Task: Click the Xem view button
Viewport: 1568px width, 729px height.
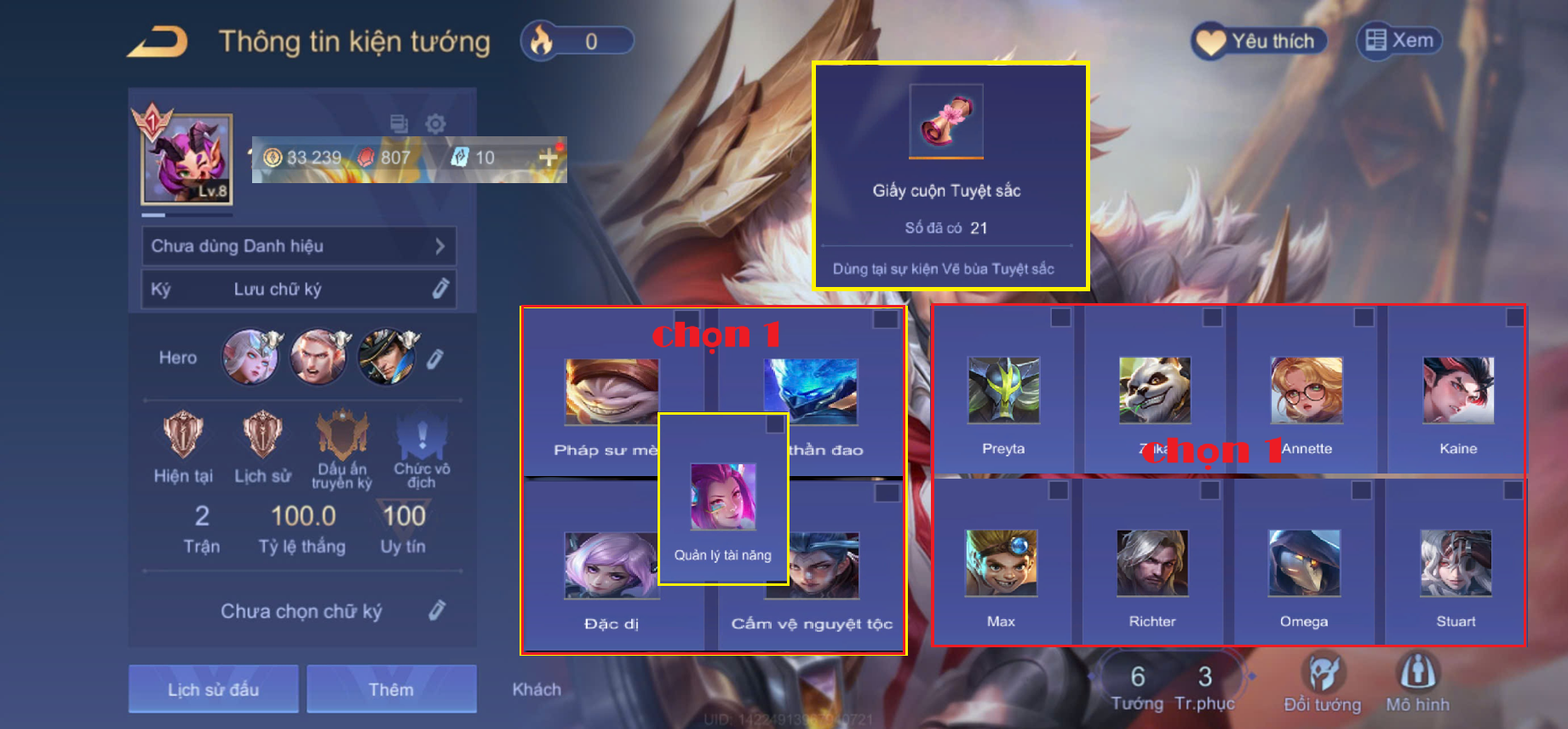Action: click(x=1399, y=41)
